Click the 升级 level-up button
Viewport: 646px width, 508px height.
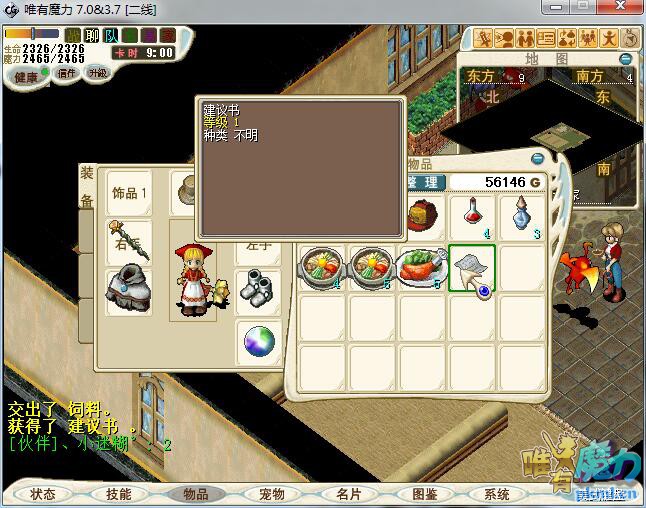[x=98, y=73]
